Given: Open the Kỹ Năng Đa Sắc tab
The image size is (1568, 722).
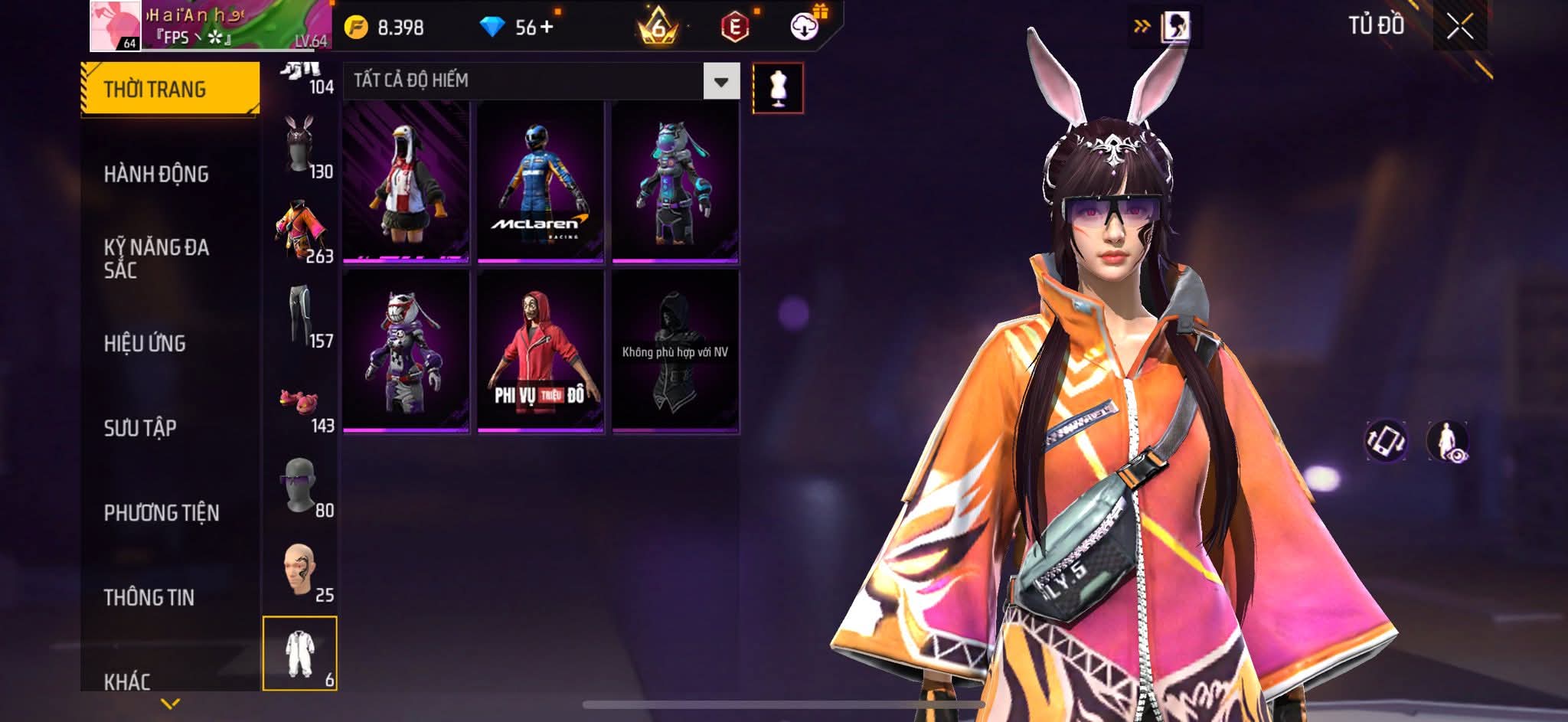Looking at the screenshot, I should (156, 258).
